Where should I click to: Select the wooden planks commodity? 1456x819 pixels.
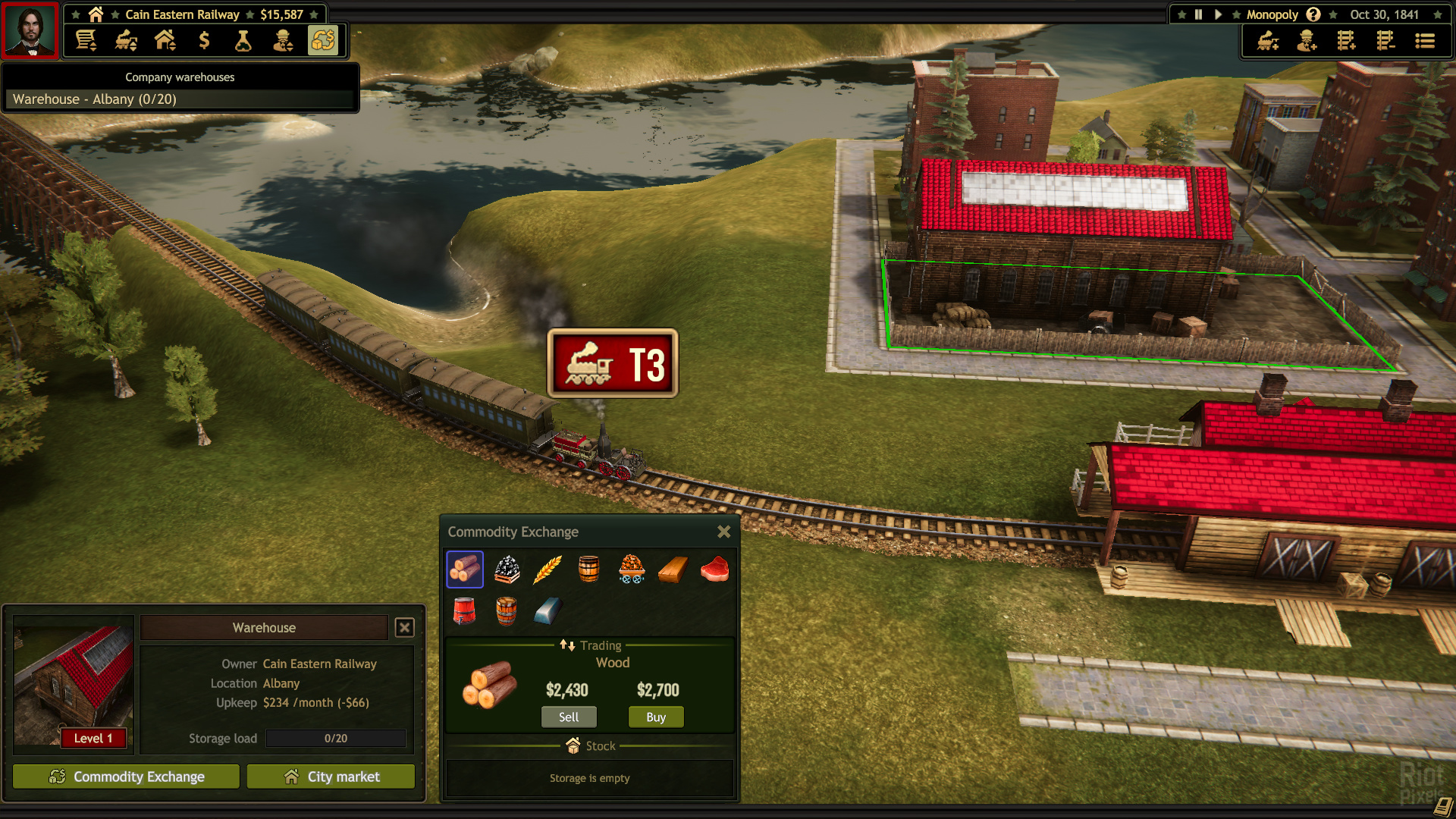(x=673, y=569)
